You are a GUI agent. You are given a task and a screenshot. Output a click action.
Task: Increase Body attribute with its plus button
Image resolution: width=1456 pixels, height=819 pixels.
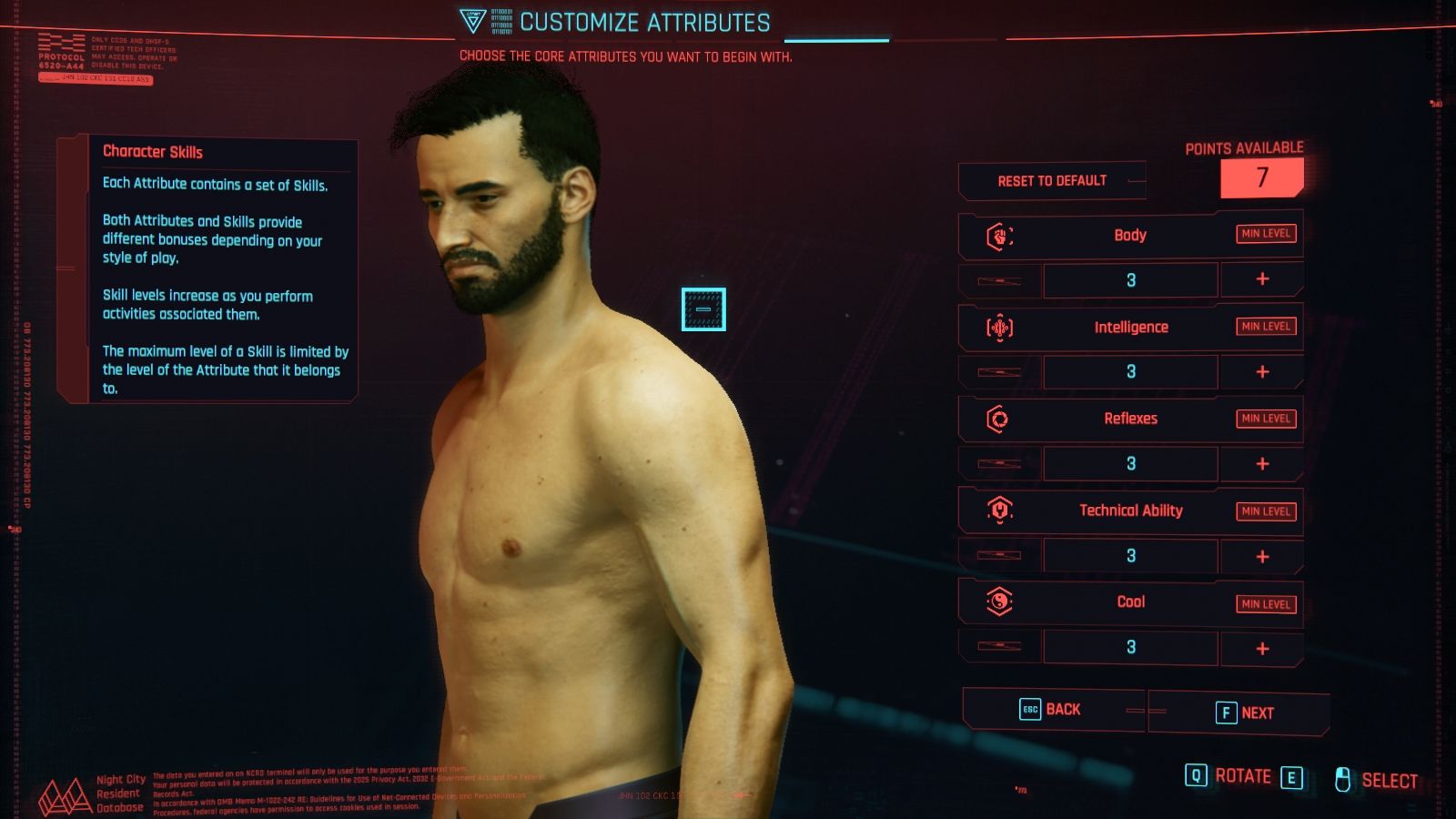(x=1262, y=279)
